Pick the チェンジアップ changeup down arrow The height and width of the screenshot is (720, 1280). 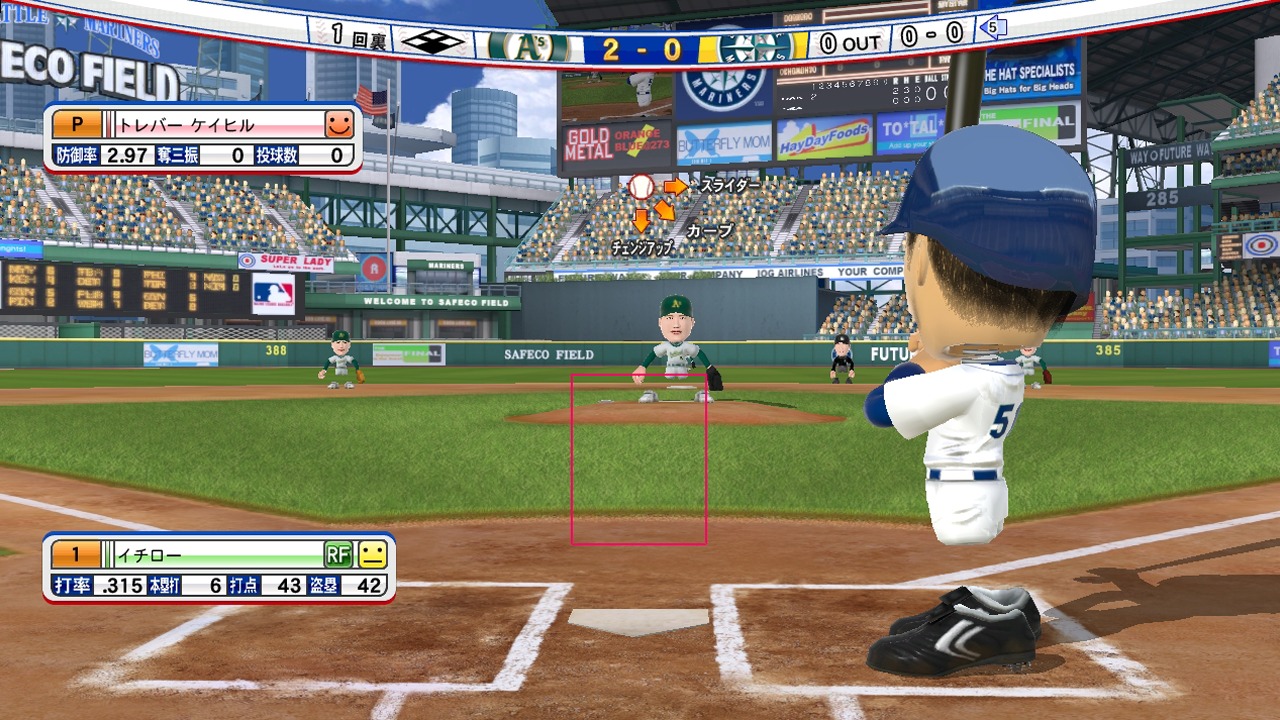click(641, 219)
